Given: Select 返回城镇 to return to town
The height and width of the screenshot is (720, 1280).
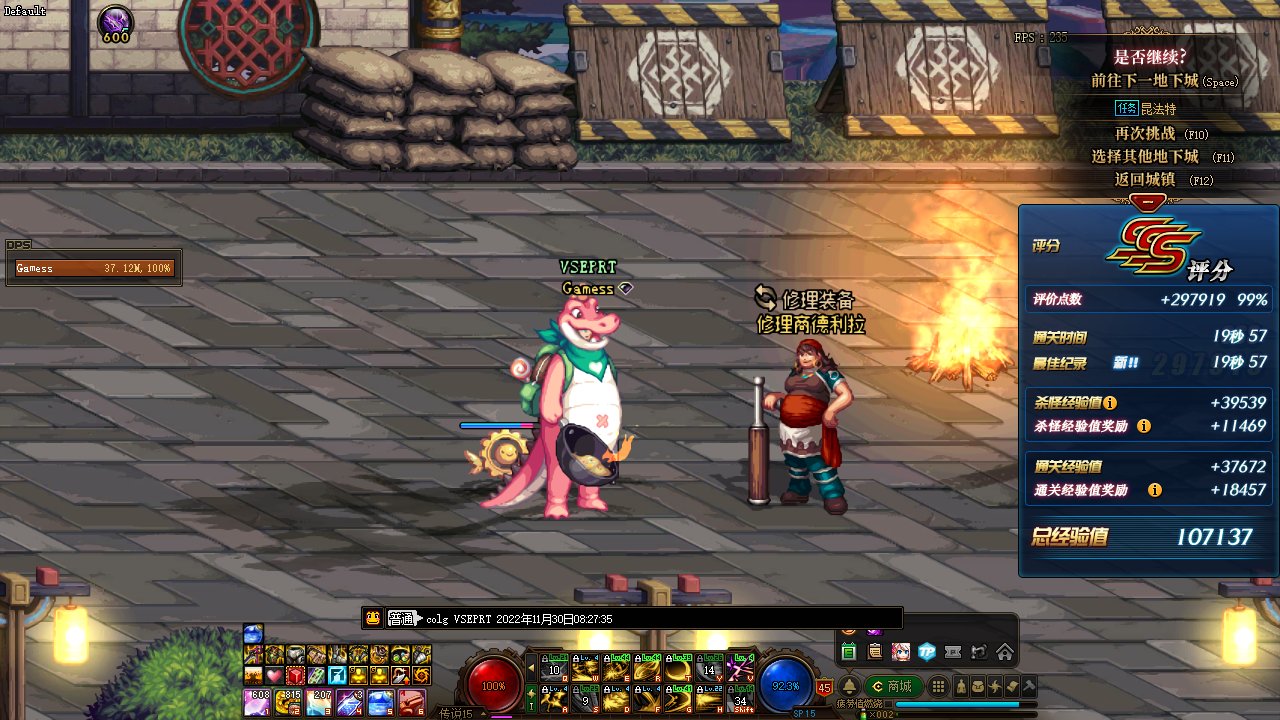Looking at the screenshot, I should click(x=1144, y=180).
